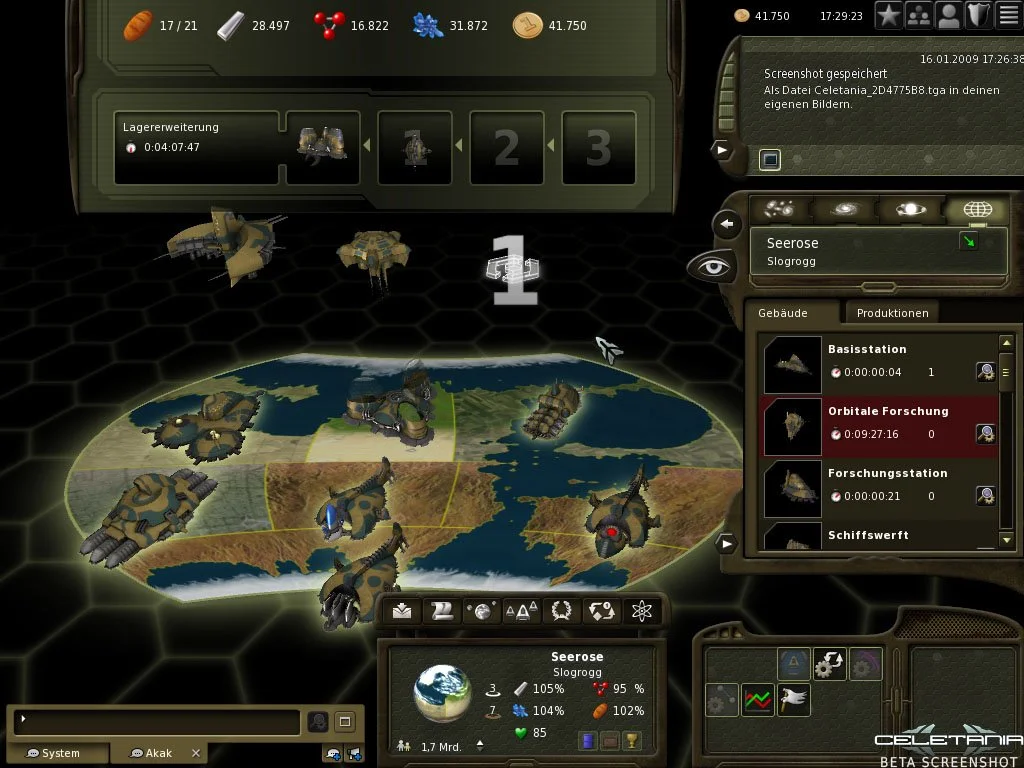
Task: Open the main menu list icon
Action: coord(1009,15)
